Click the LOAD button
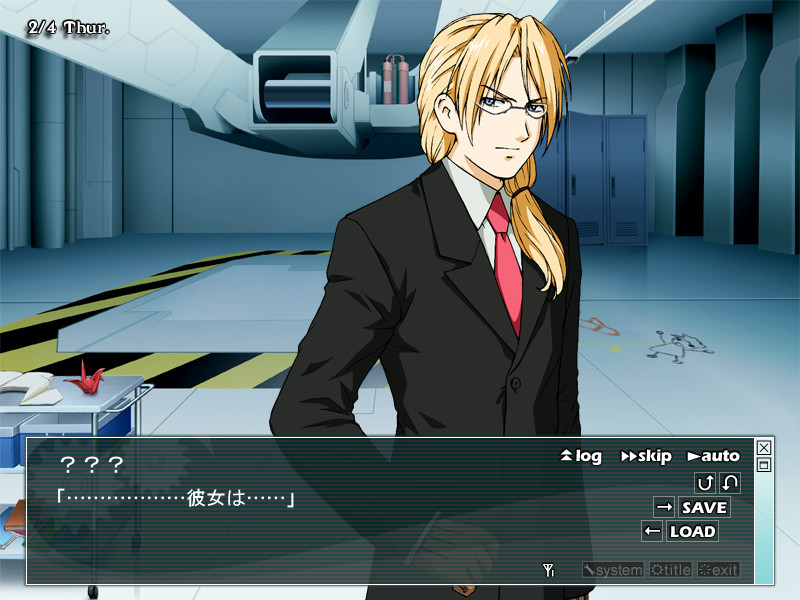This screenshot has height=600, width=800. [x=692, y=531]
